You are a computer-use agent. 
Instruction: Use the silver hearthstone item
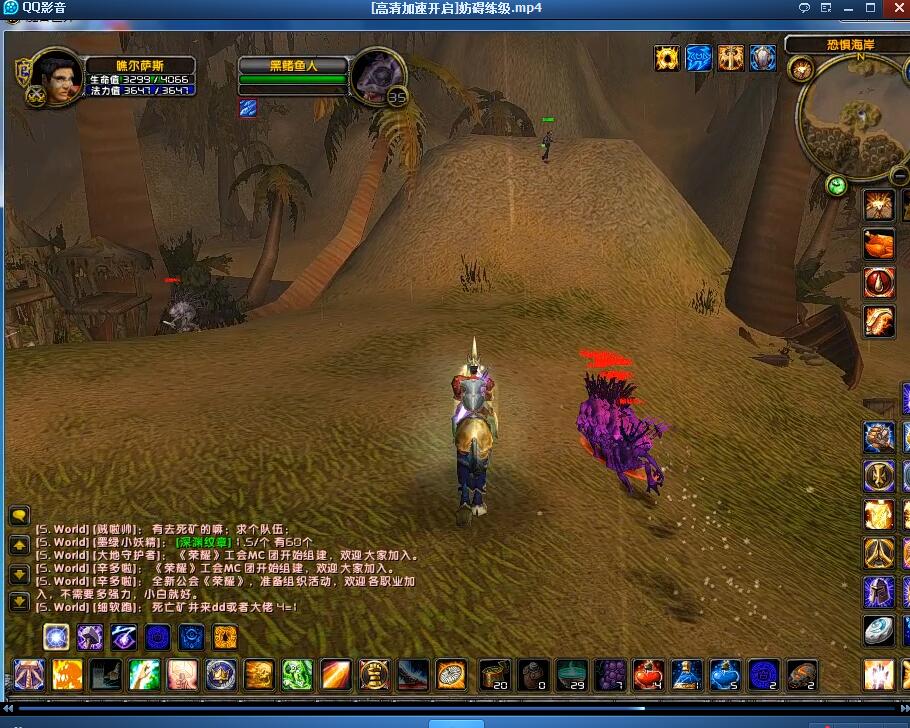coord(879,630)
